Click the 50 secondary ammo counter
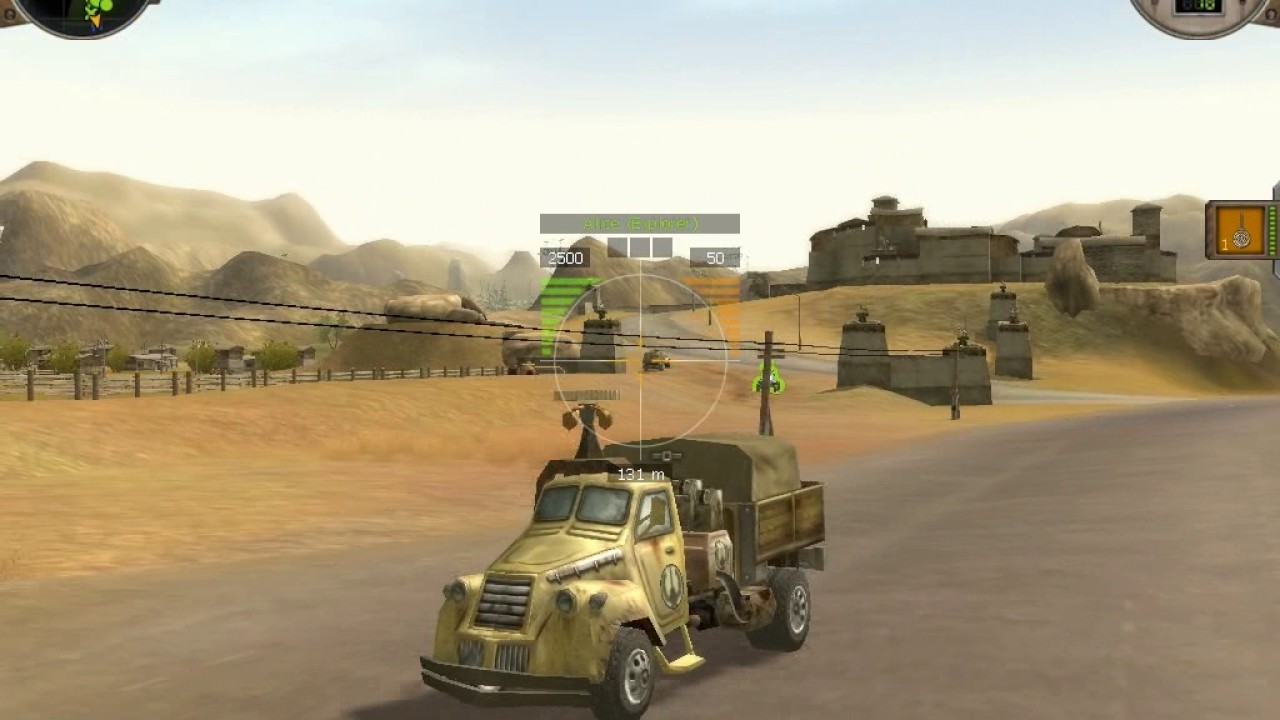 click(x=714, y=258)
